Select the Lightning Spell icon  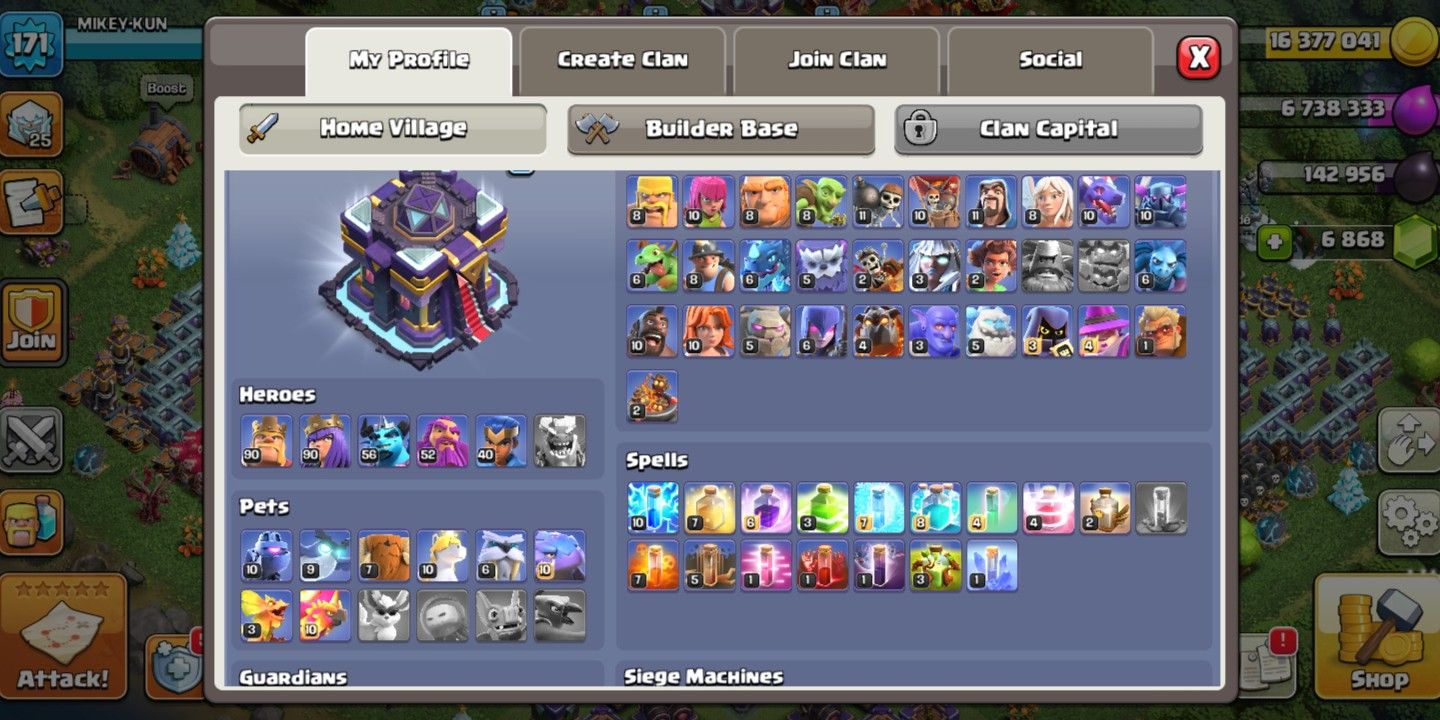click(652, 507)
